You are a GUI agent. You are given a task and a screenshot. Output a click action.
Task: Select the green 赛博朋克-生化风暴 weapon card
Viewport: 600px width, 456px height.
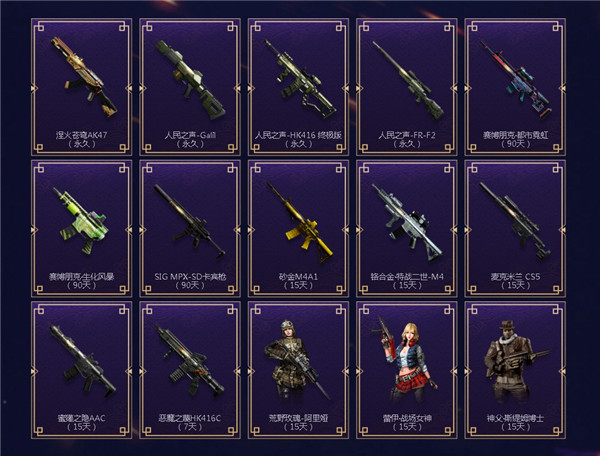click(82, 226)
